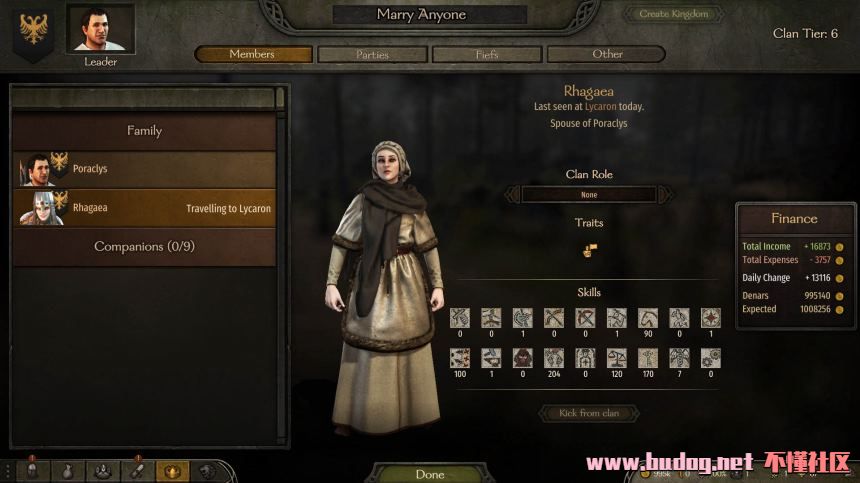
Task: Click the clan leader portrait
Action: [x=100, y=29]
